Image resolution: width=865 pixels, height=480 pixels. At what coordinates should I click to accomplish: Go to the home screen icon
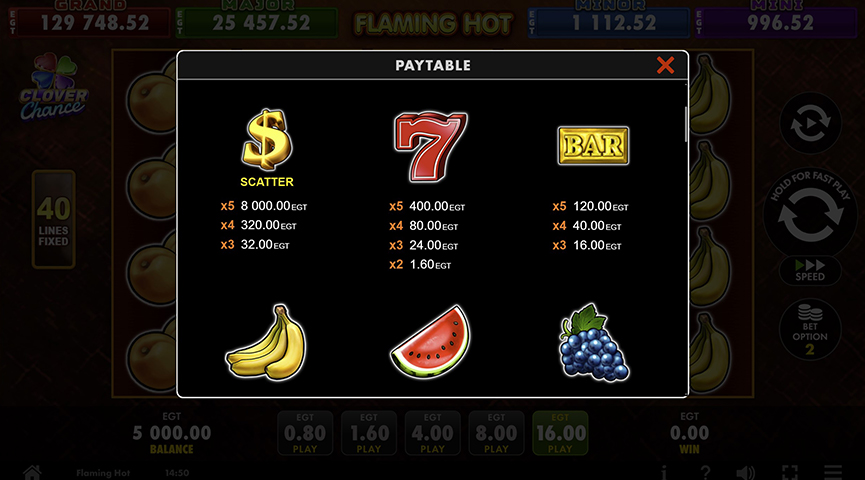[x=32, y=472]
